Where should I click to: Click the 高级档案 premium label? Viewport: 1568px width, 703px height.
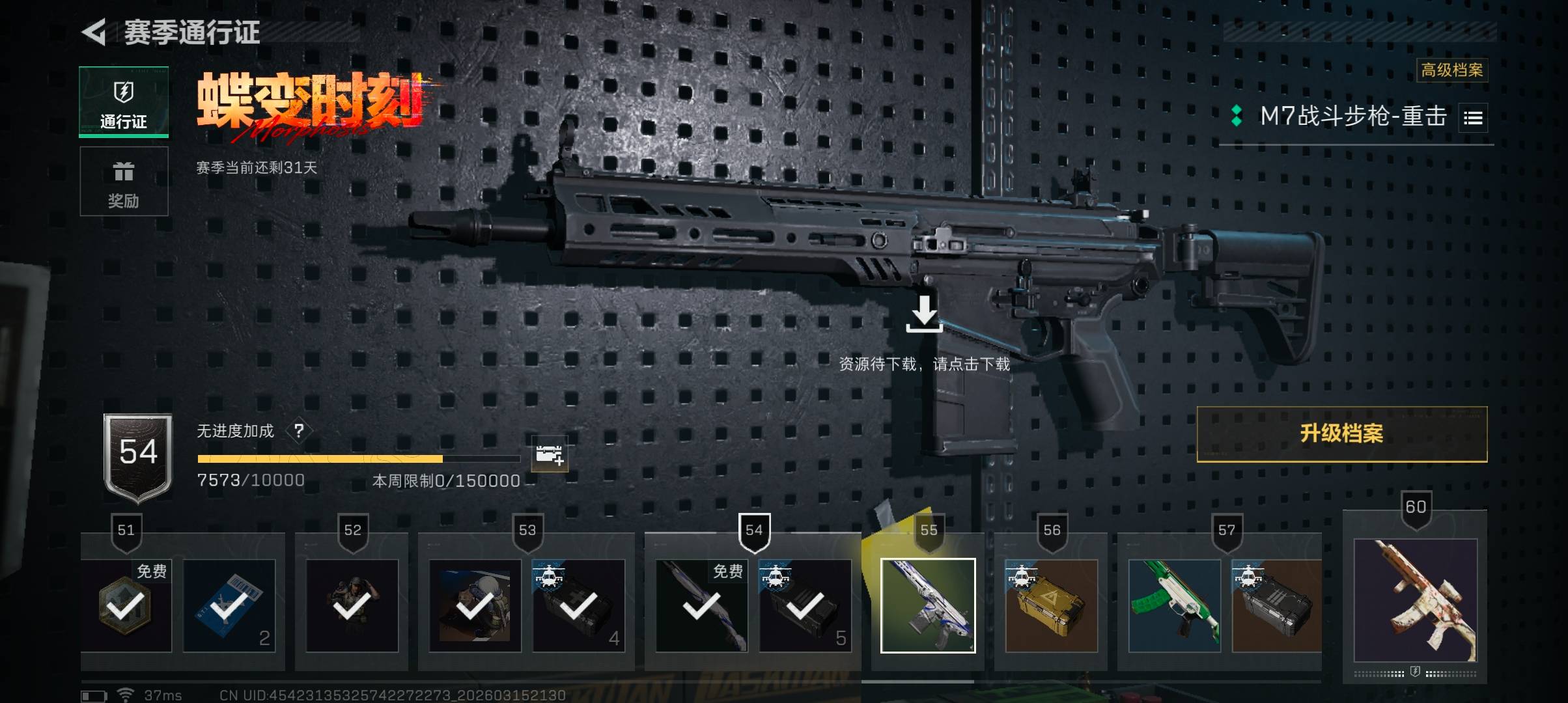(1451, 70)
